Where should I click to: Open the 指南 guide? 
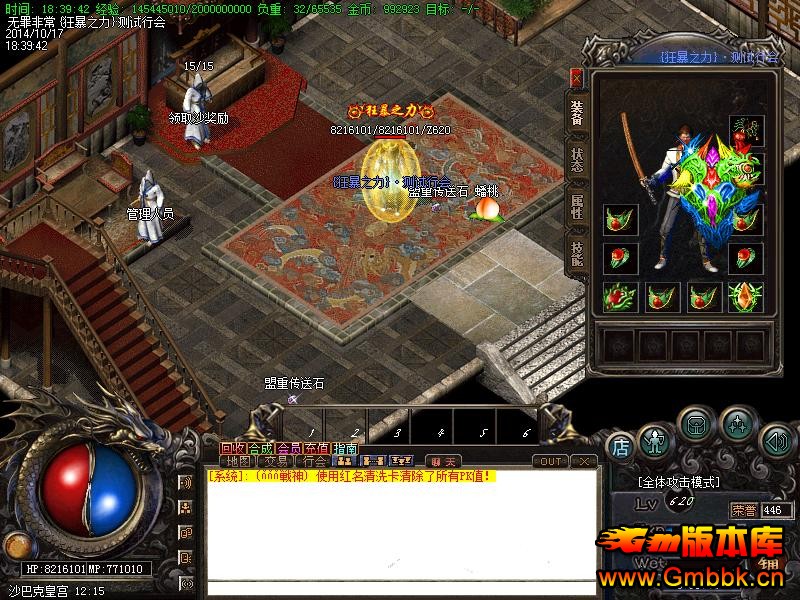(345, 448)
